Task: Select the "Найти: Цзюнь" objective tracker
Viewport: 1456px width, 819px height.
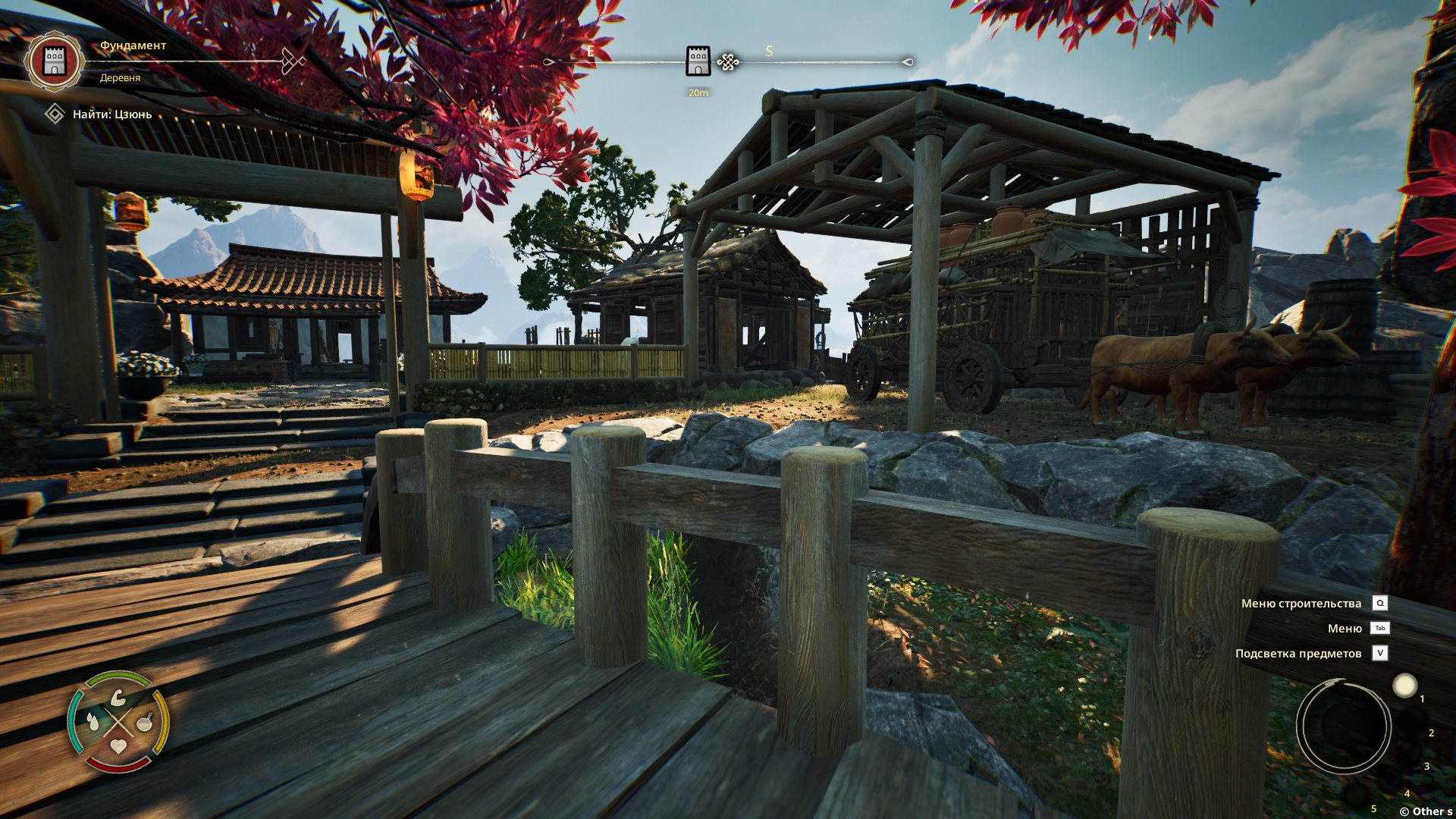Action: click(x=111, y=115)
